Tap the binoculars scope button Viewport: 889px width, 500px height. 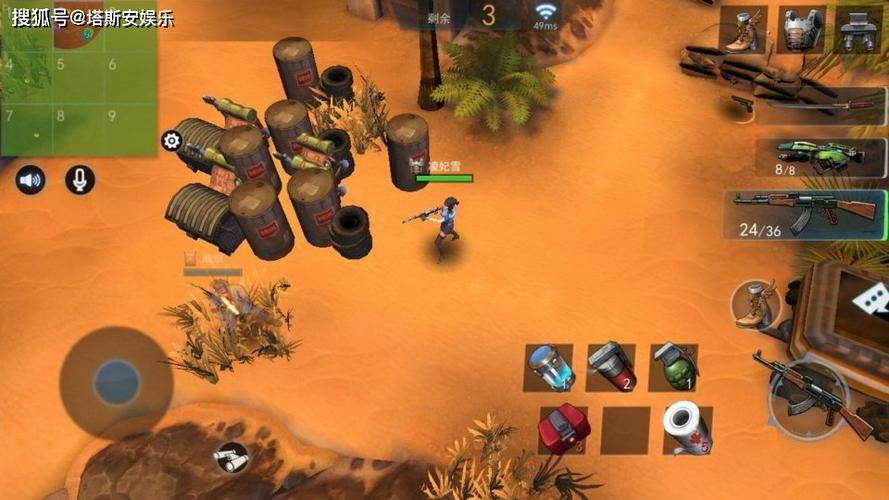point(231,458)
